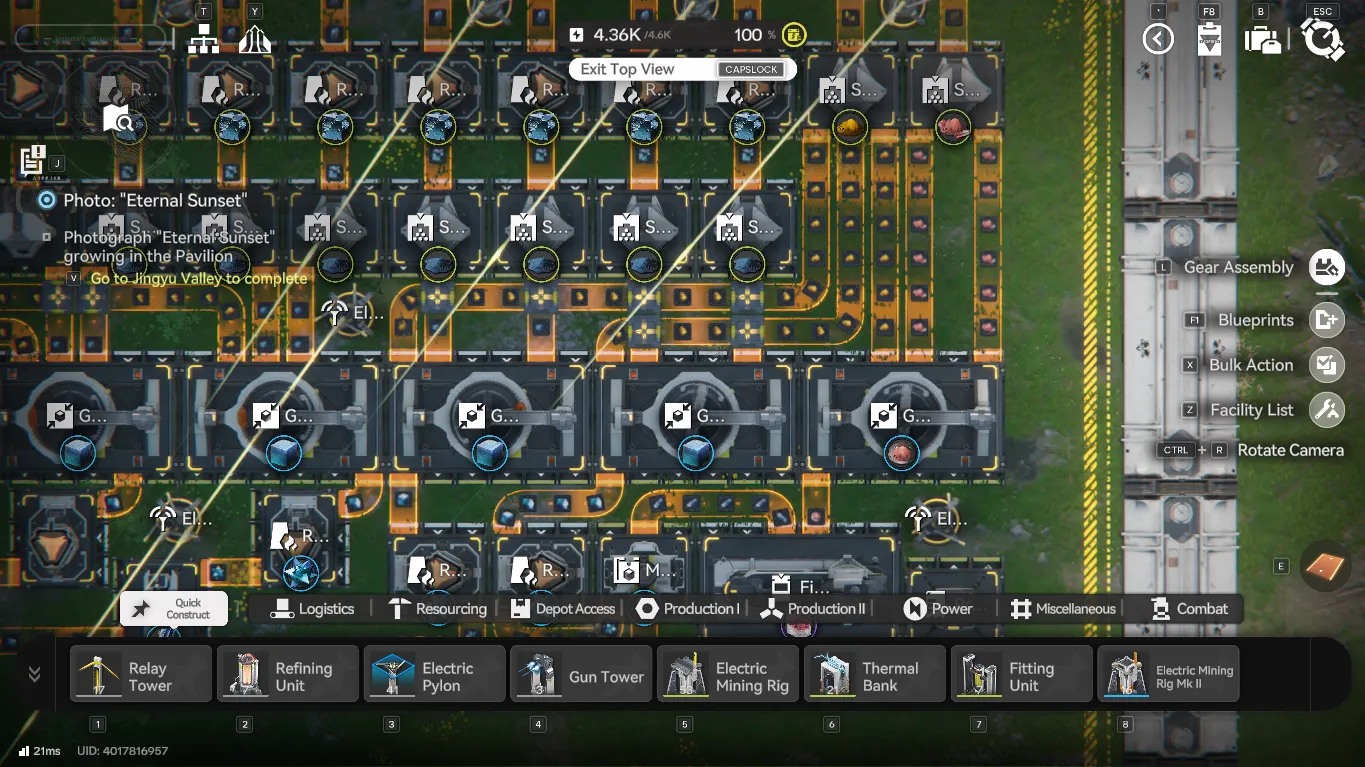Toggle the Eternal Sunset quest tracker
Screen dimensions: 1365x767
pos(46,199)
